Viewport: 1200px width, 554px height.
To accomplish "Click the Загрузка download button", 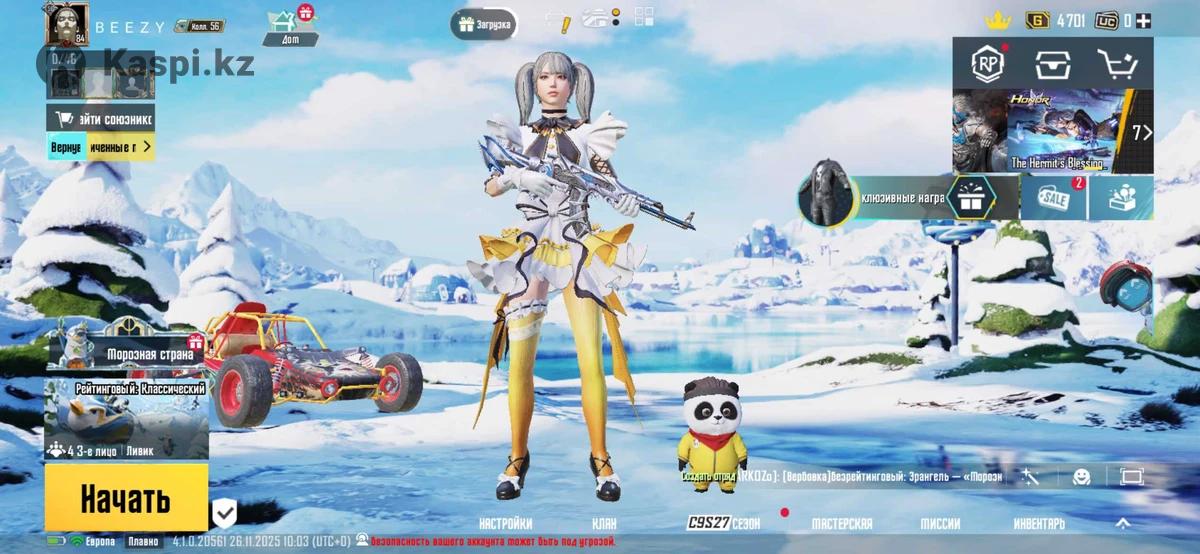I will click(x=484, y=24).
